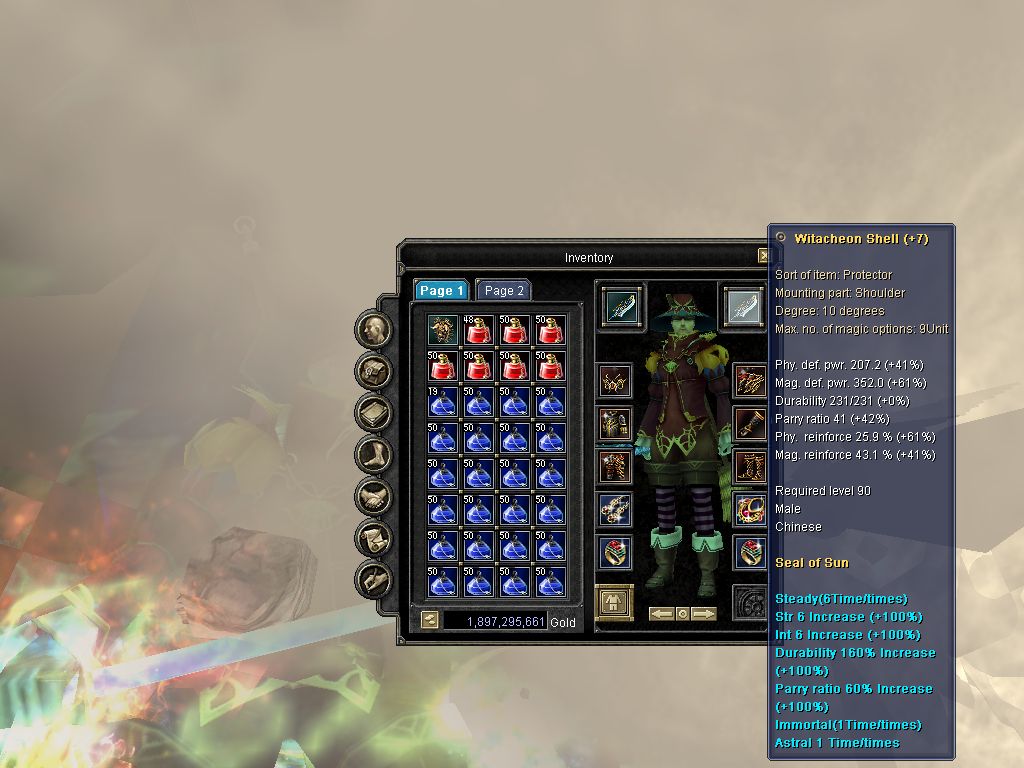1024x768 pixels.
Task: Open the handshake side button
Action: click(x=374, y=496)
